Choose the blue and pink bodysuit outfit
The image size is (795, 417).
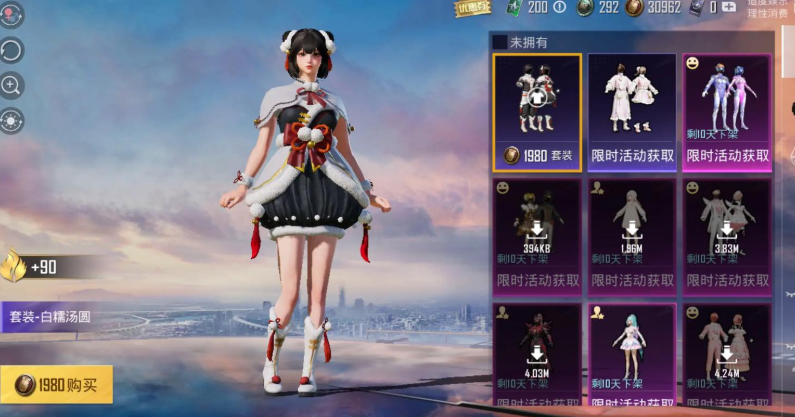(x=727, y=112)
